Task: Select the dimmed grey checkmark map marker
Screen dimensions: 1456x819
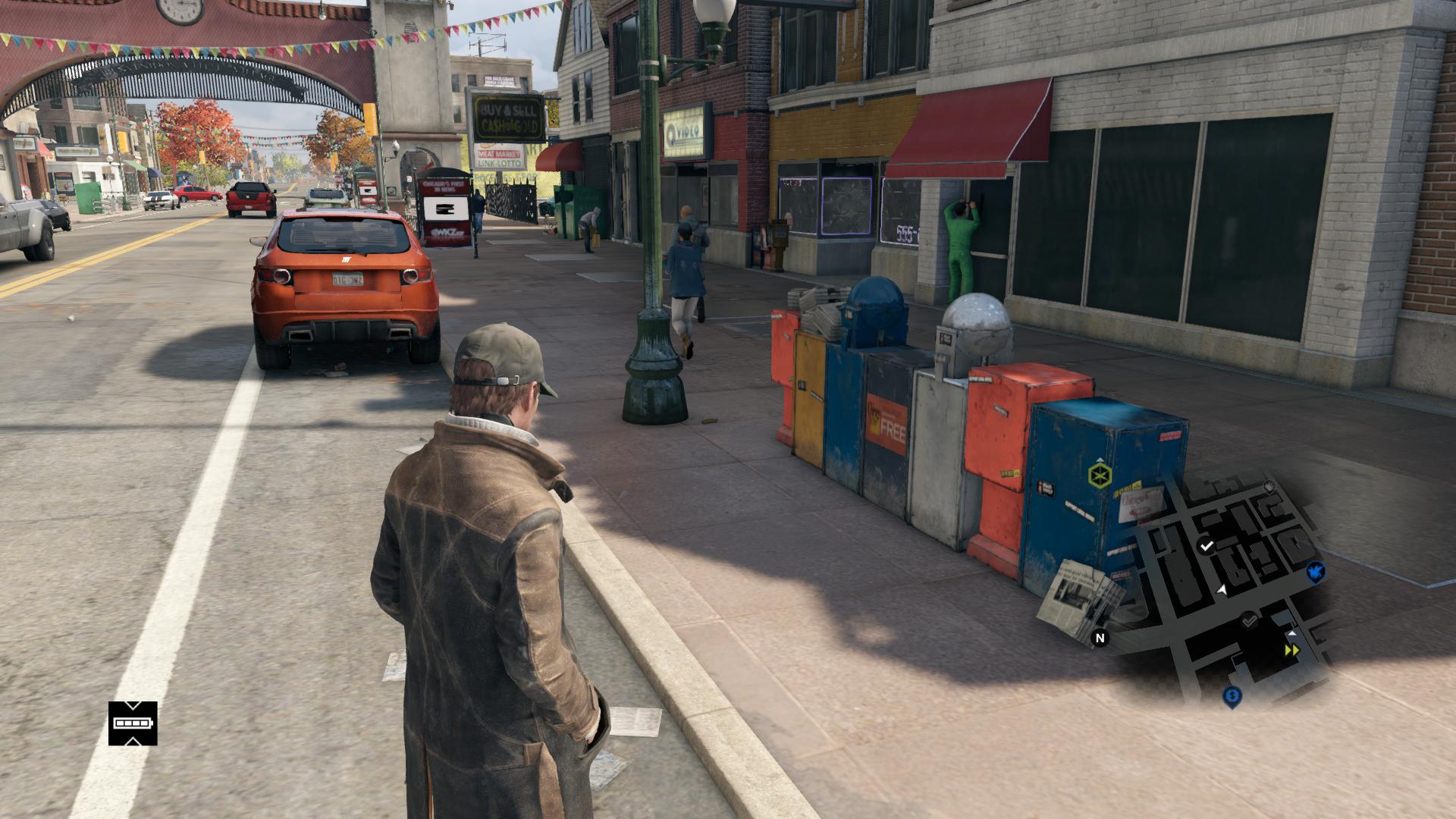Action: (1249, 620)
